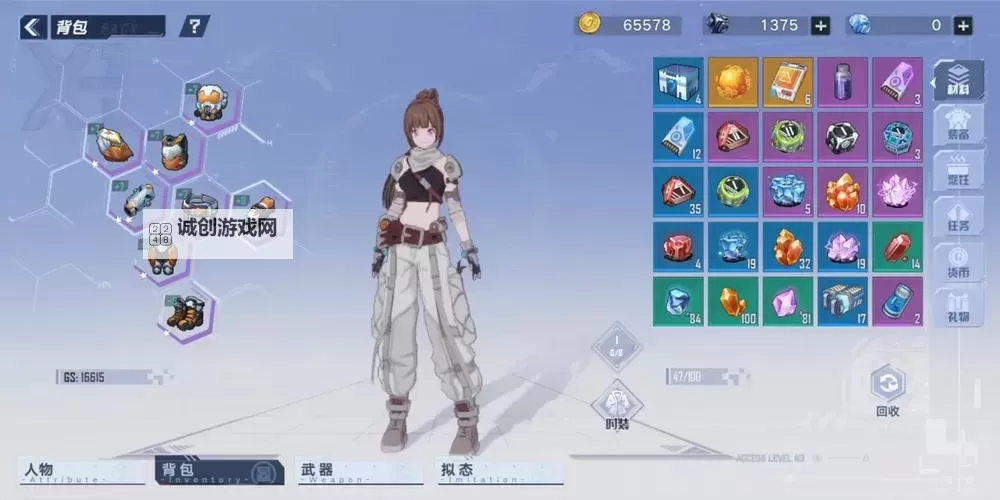Add more dark crystals with the plus button
Screen dimensions: 1000x500
(820, 26)
